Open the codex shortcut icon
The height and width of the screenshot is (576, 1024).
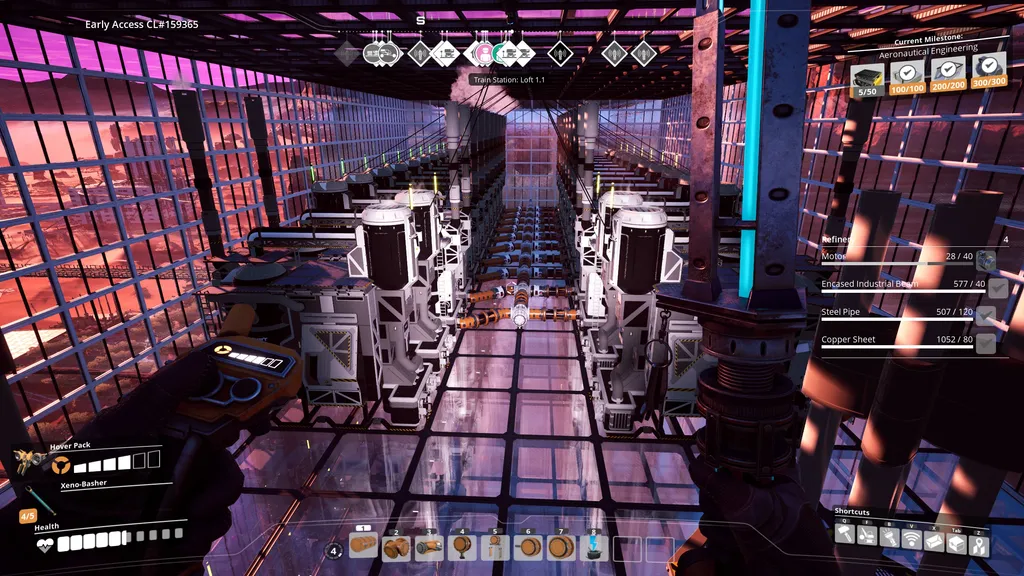pyautogui.click(x=934, y=540)
